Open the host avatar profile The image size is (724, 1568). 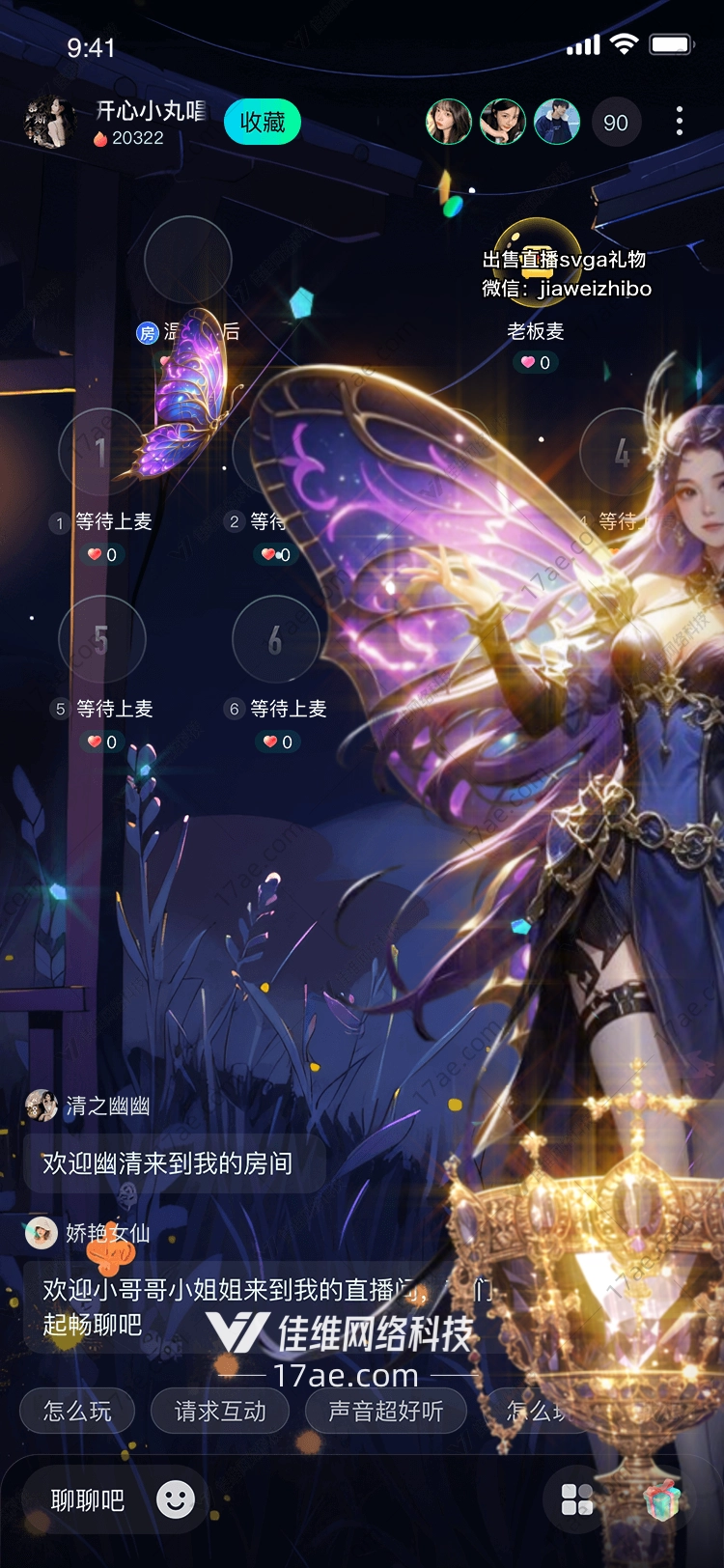48,123
